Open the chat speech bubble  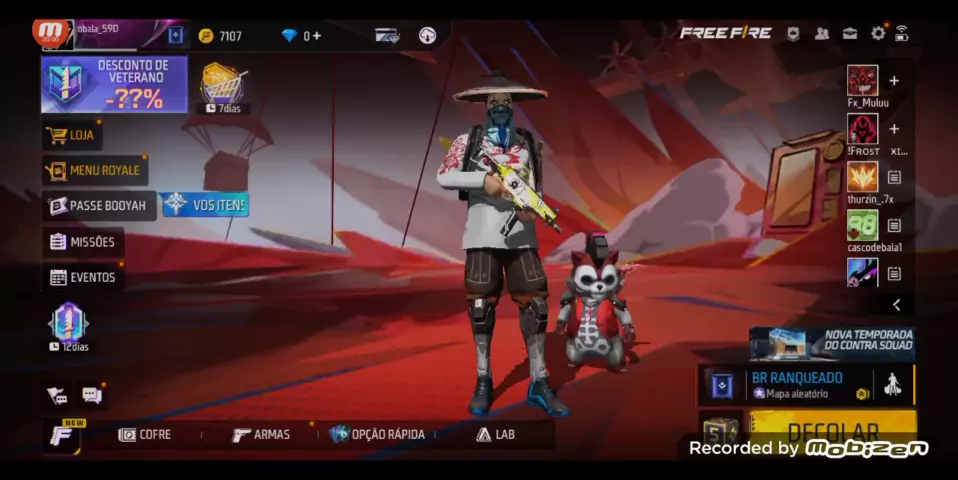pos(91,395)
